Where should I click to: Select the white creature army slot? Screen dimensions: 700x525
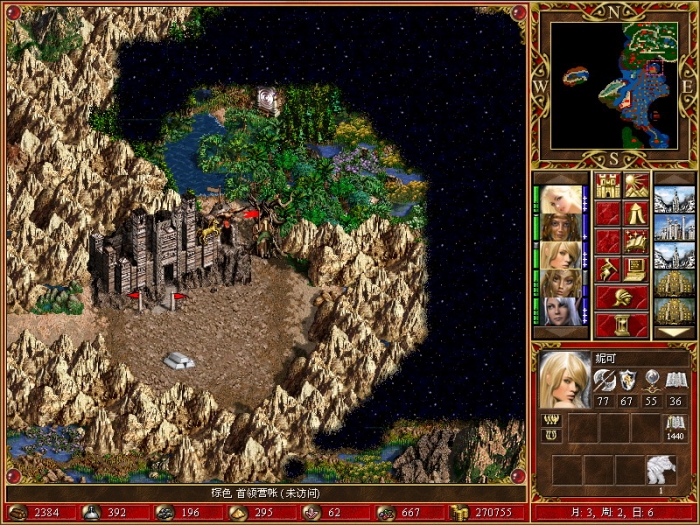click(x=661, y=468)
